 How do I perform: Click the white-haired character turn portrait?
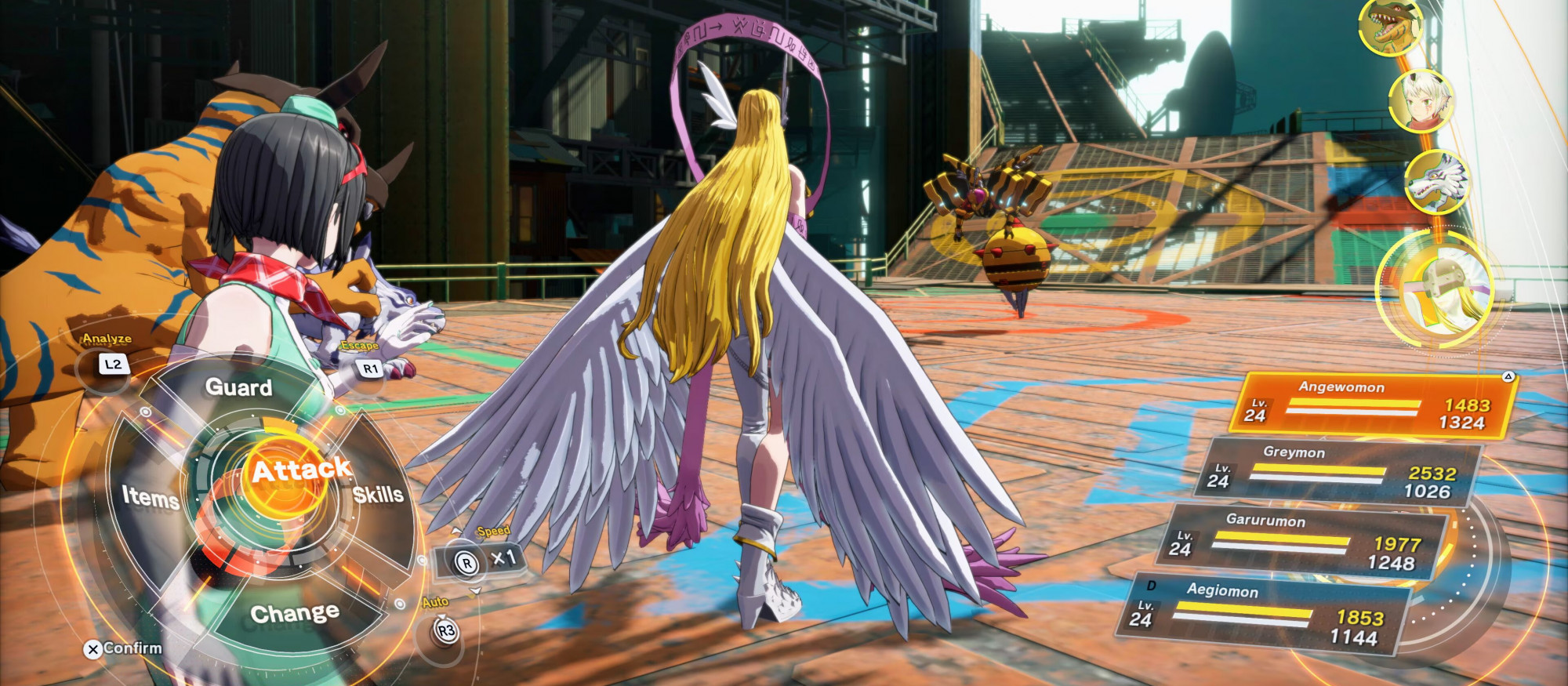[x=1420, y=102]
